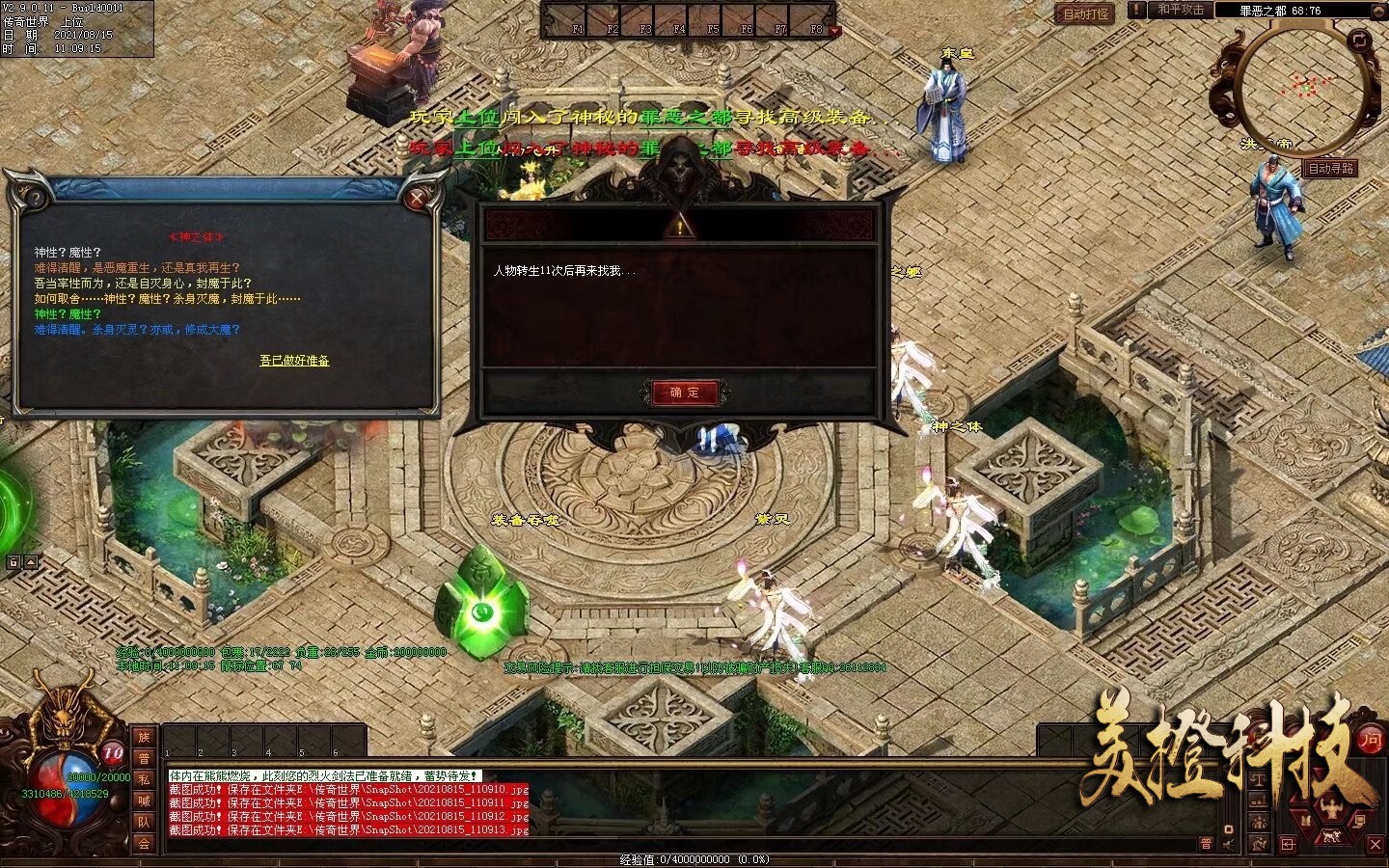Choose the 吾已做好准备 dialogue option
The width and height of the screenshot is (1389, 868).
click(294, 361)
